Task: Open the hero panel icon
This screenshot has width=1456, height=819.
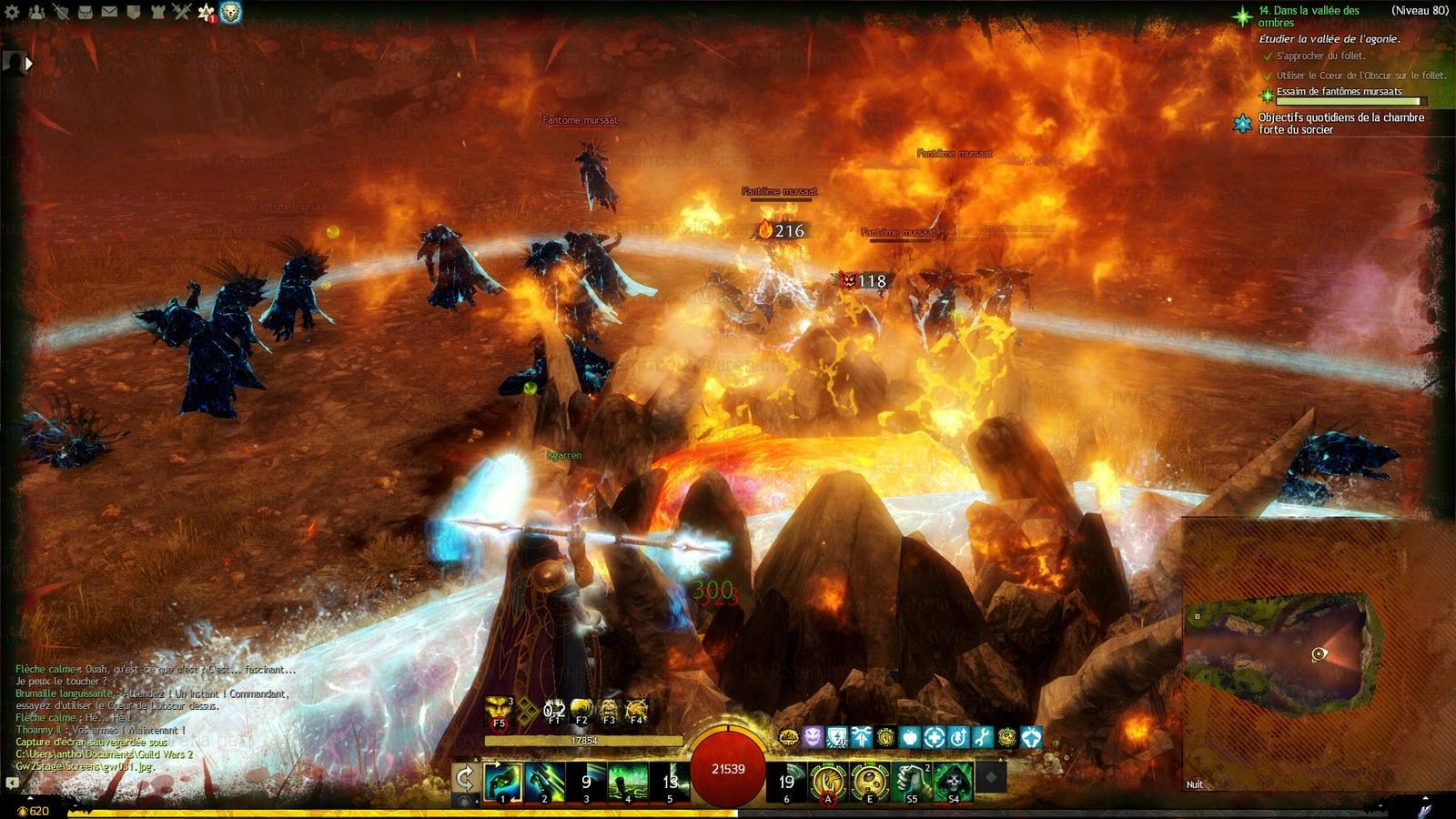Action: click(61, 13)
